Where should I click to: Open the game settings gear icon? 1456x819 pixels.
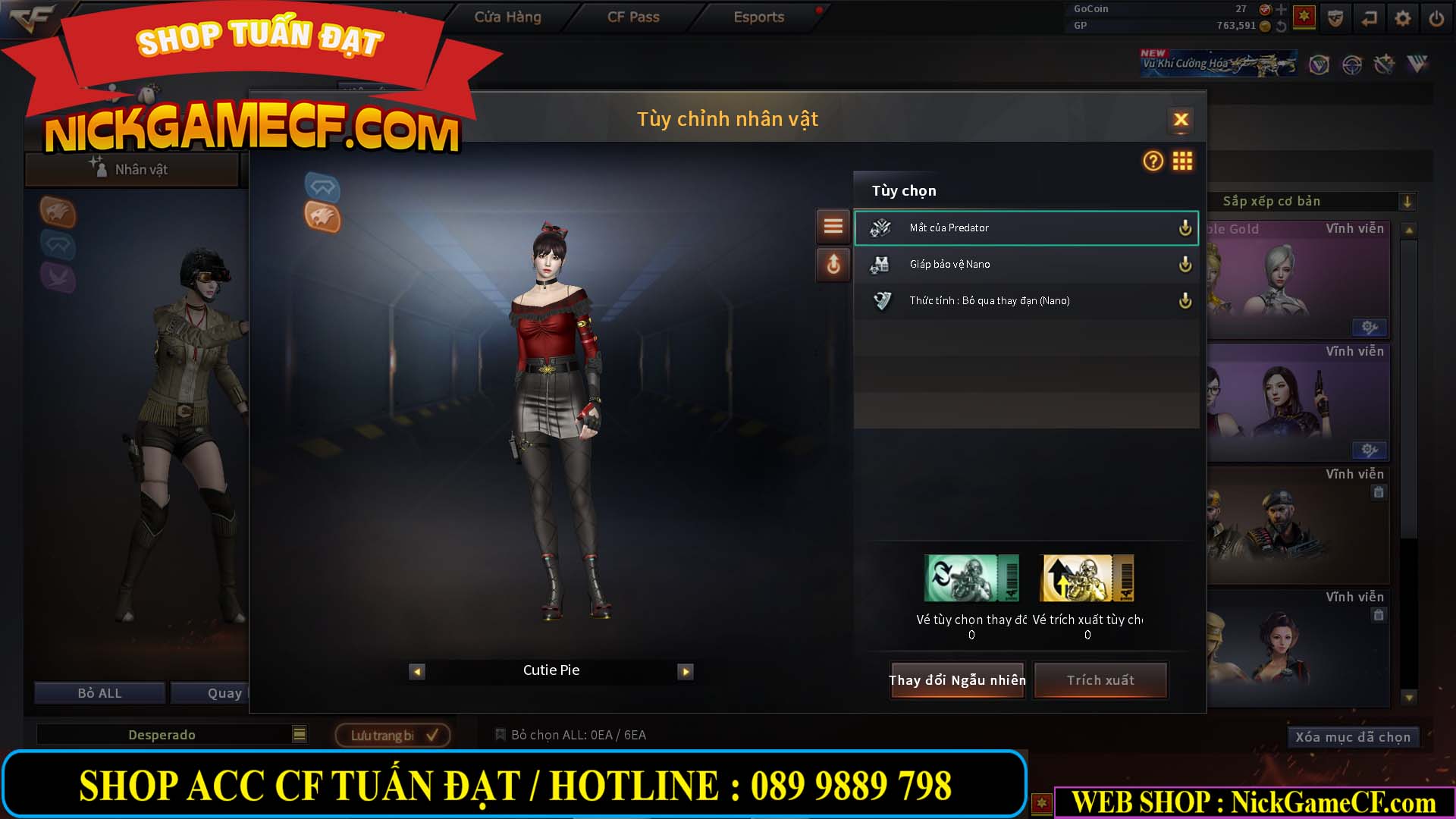tap(1402, 17)
